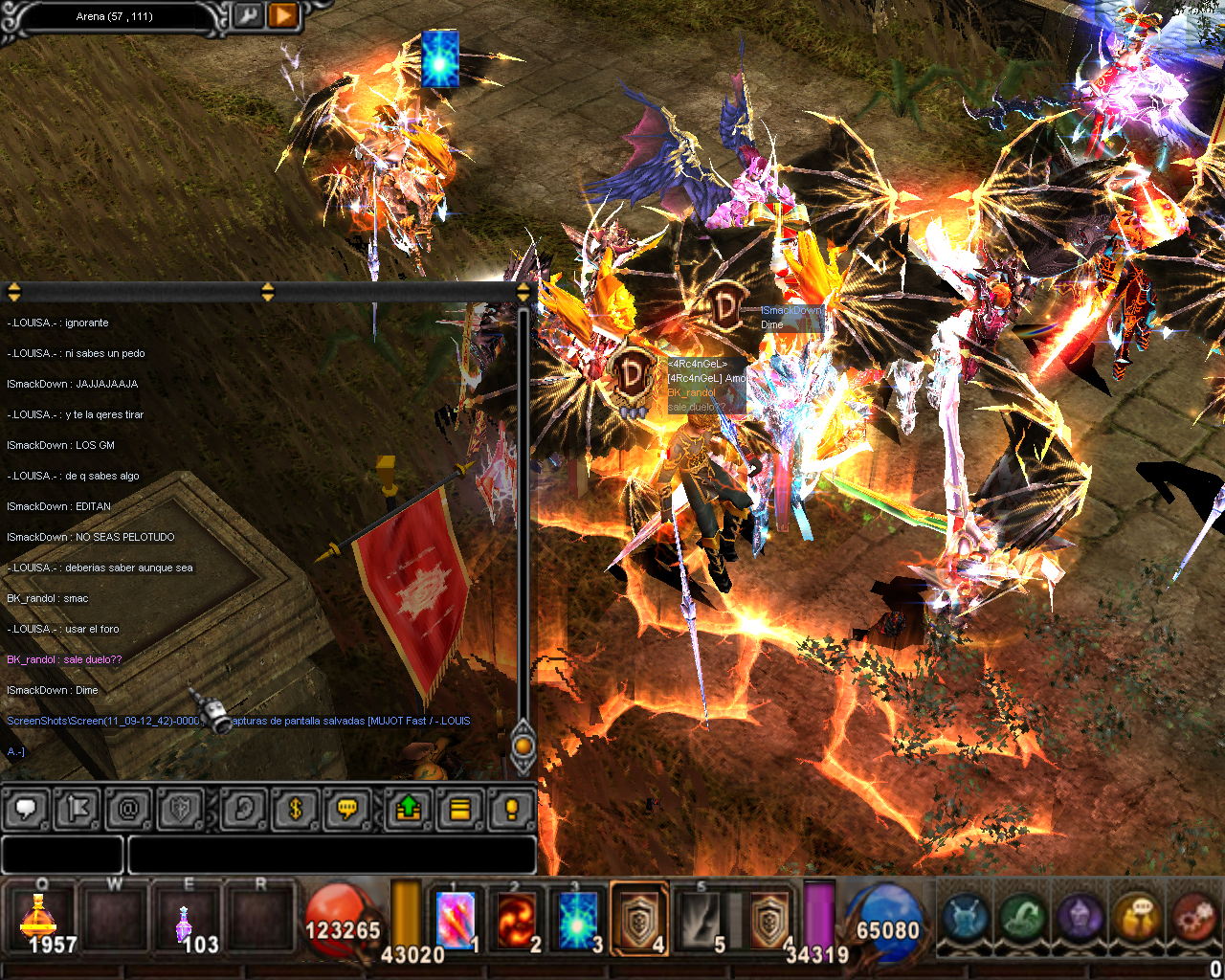Open the yellow stacked-lines chat button
The image size is (1225, 980).
[x=460, y=810]
